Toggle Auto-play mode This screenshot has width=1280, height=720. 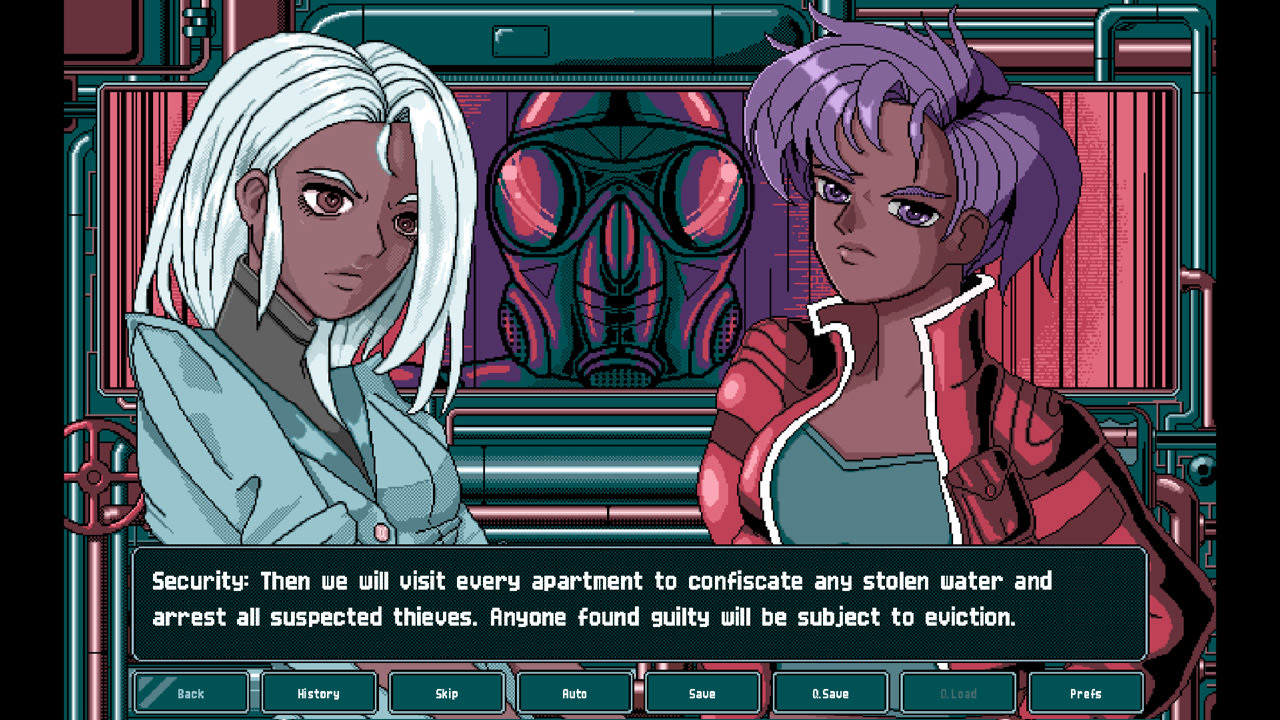574,692
